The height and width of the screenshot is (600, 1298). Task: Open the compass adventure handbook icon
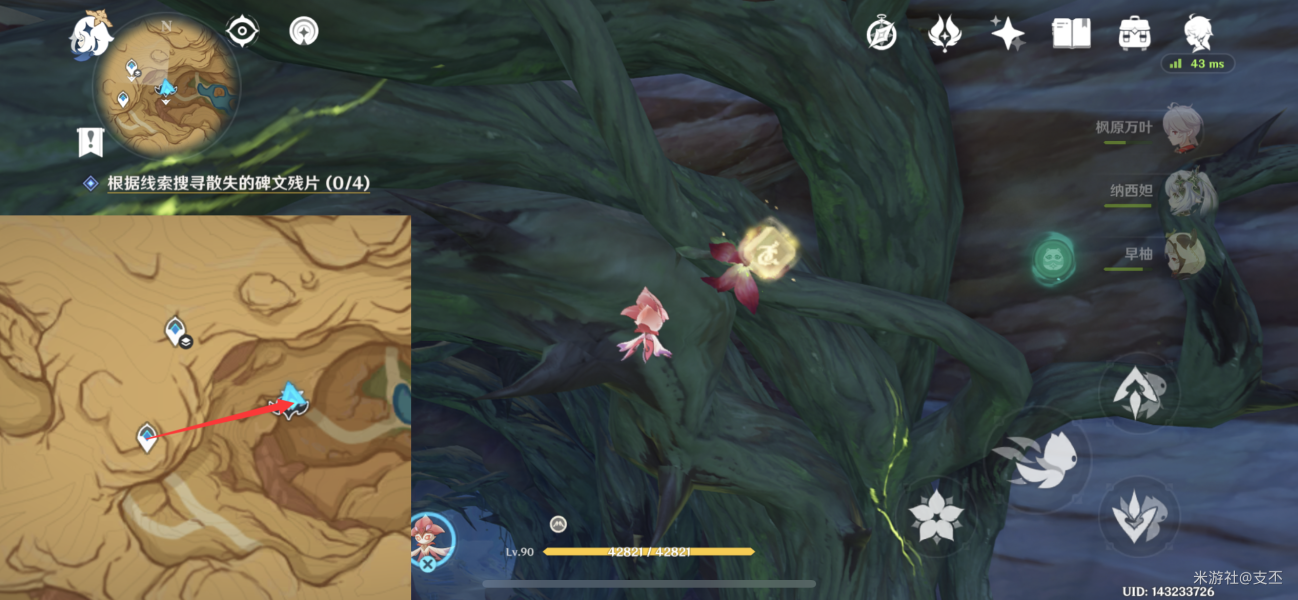pos(881,33)
